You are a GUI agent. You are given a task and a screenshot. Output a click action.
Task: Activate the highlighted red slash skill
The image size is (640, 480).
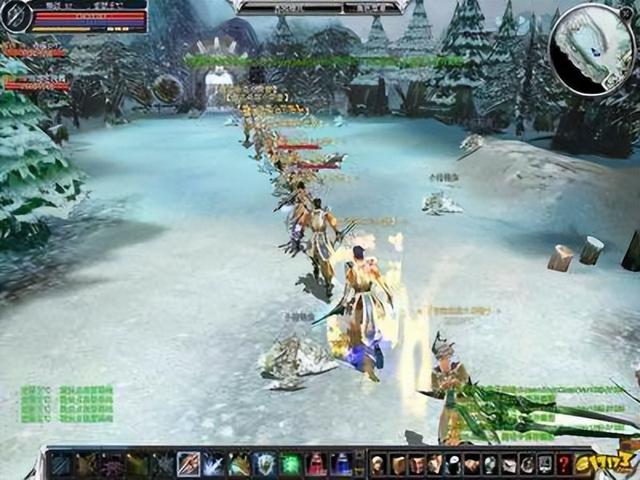pos(188,464)
